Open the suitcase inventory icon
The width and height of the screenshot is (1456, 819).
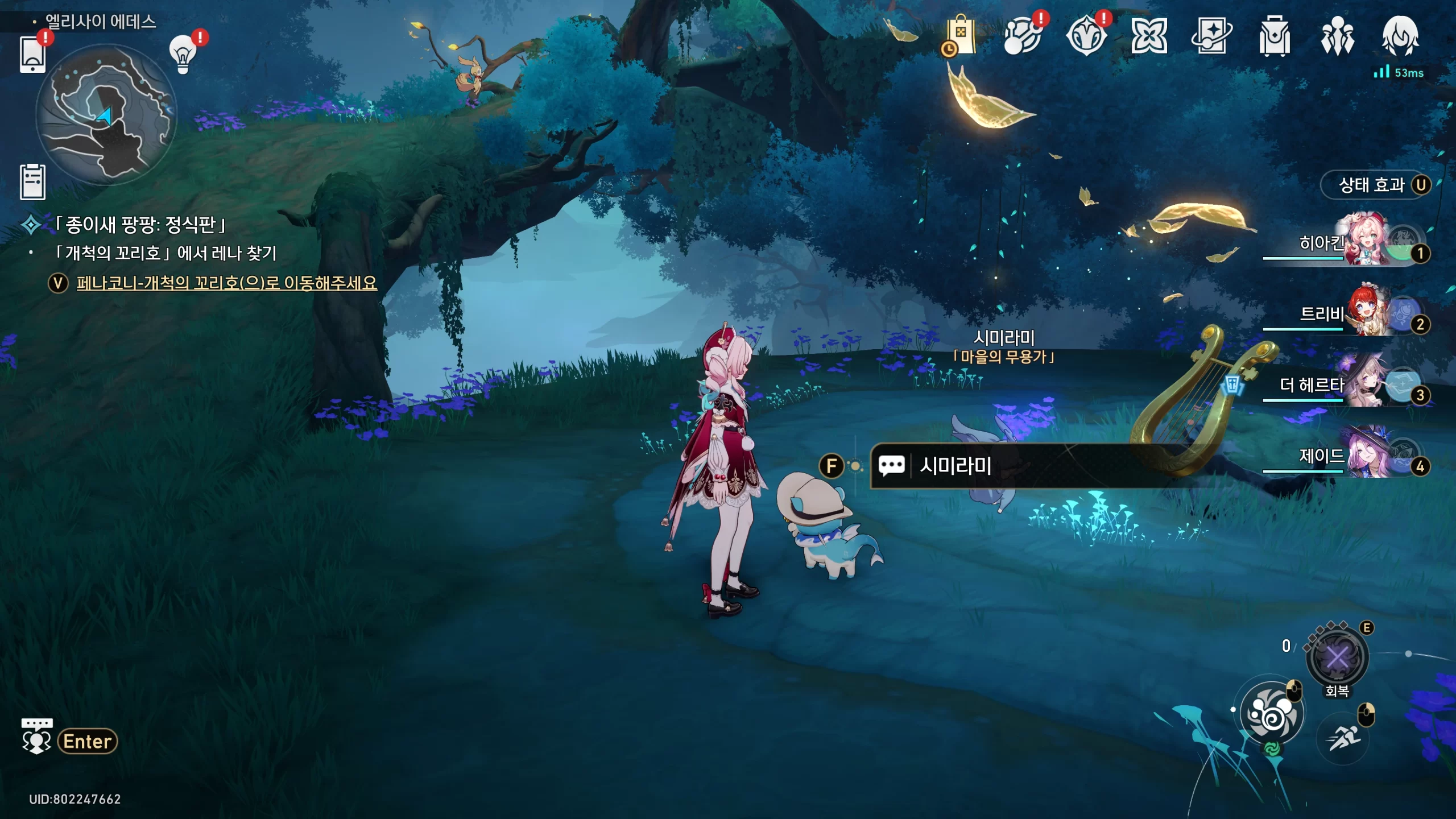[x=1274, y=36]
